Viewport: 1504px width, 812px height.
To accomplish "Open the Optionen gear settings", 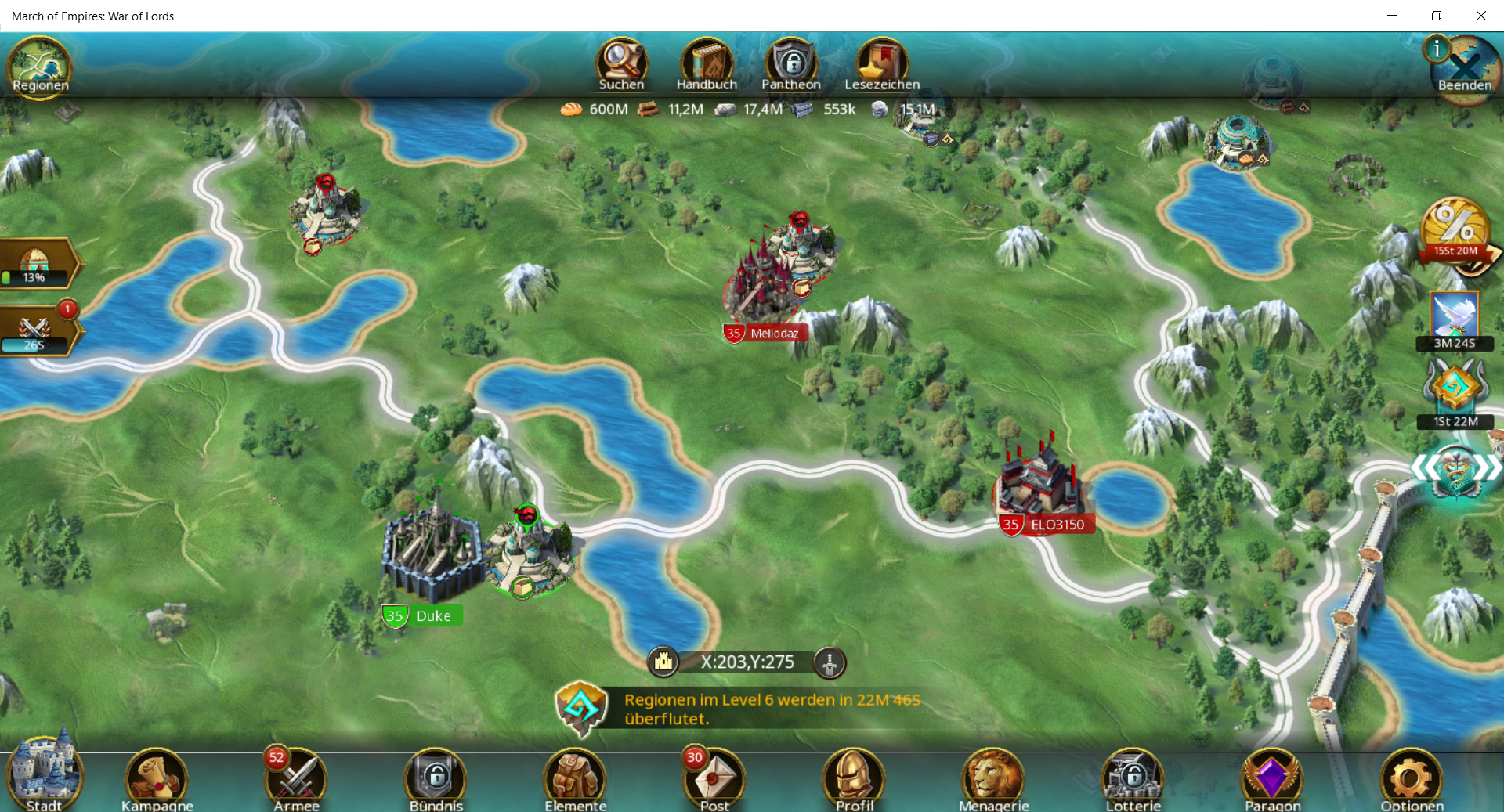I will [x=1412, y=779].
